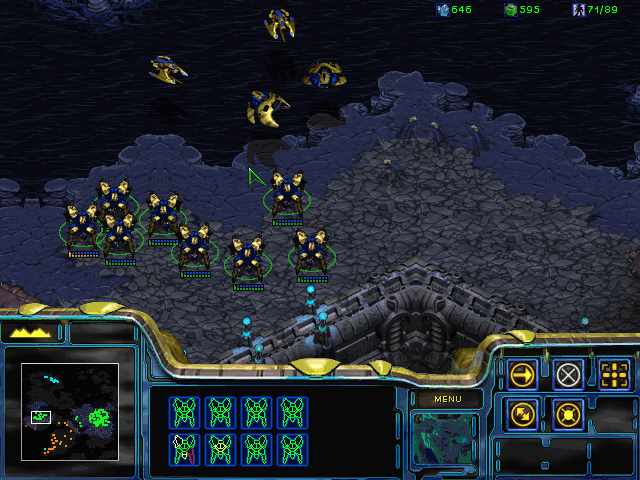The height and width of the screenshot is (480, 640).
Task: Choose the Attack crosshair command
Action: [615, 375]
